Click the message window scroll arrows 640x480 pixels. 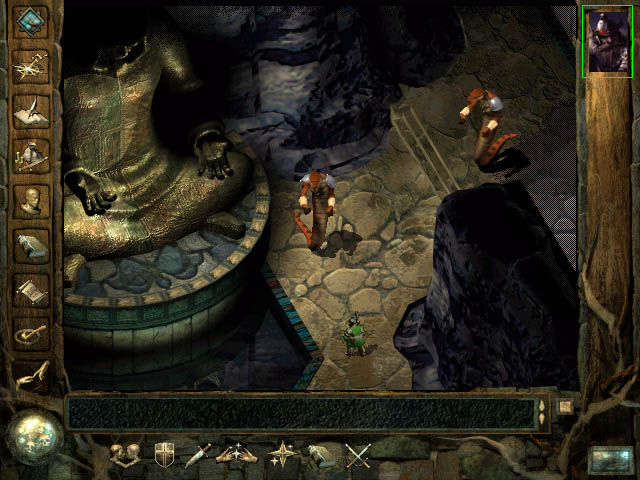[542, 412]
